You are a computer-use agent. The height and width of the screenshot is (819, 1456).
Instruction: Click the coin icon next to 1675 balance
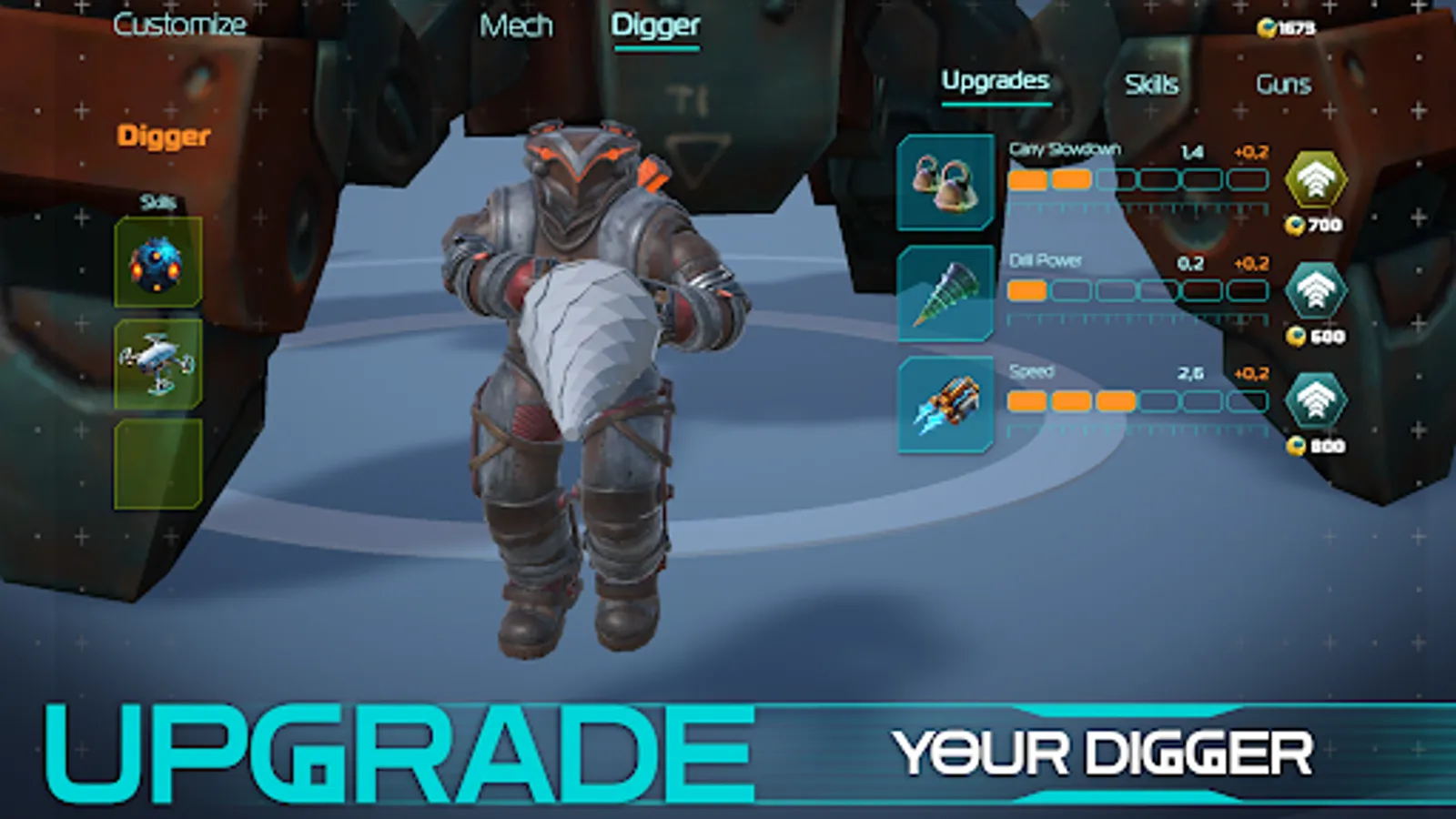point(1265,27)
